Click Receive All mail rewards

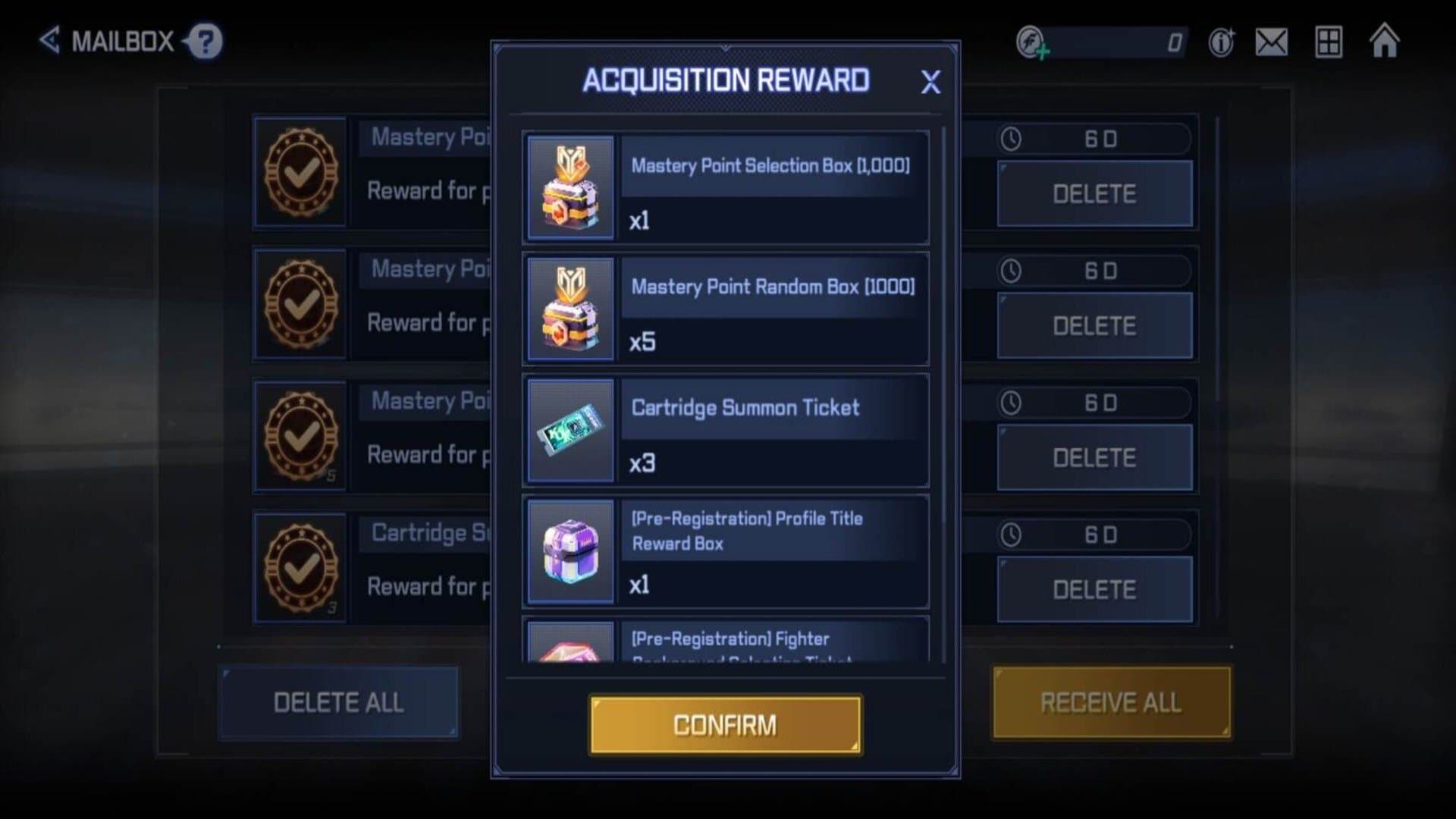pyautogui.click(x=1111, y=702)
